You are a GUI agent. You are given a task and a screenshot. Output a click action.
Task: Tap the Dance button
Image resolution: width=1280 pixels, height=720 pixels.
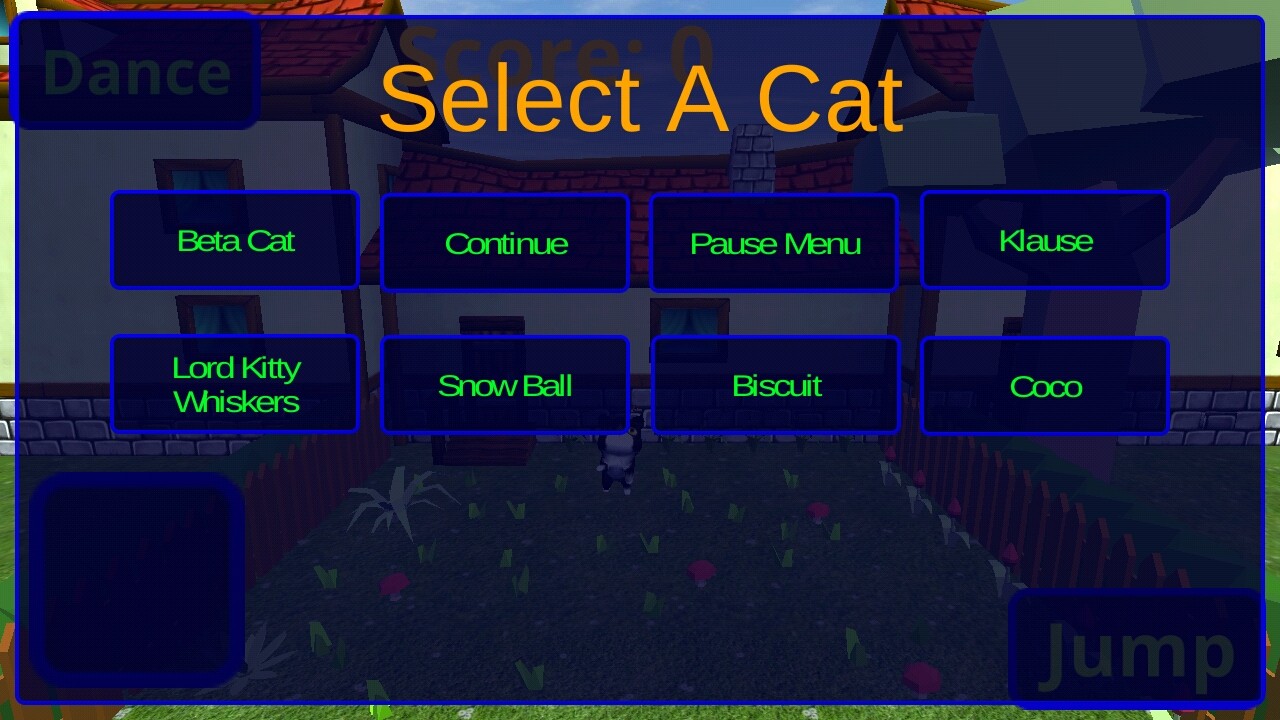pos(137,72)
